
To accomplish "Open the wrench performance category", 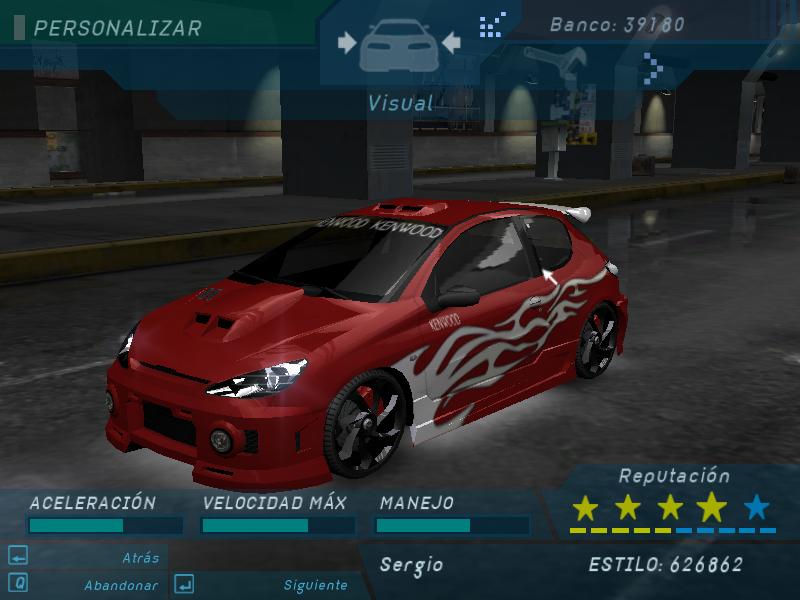I will point(561,63).
